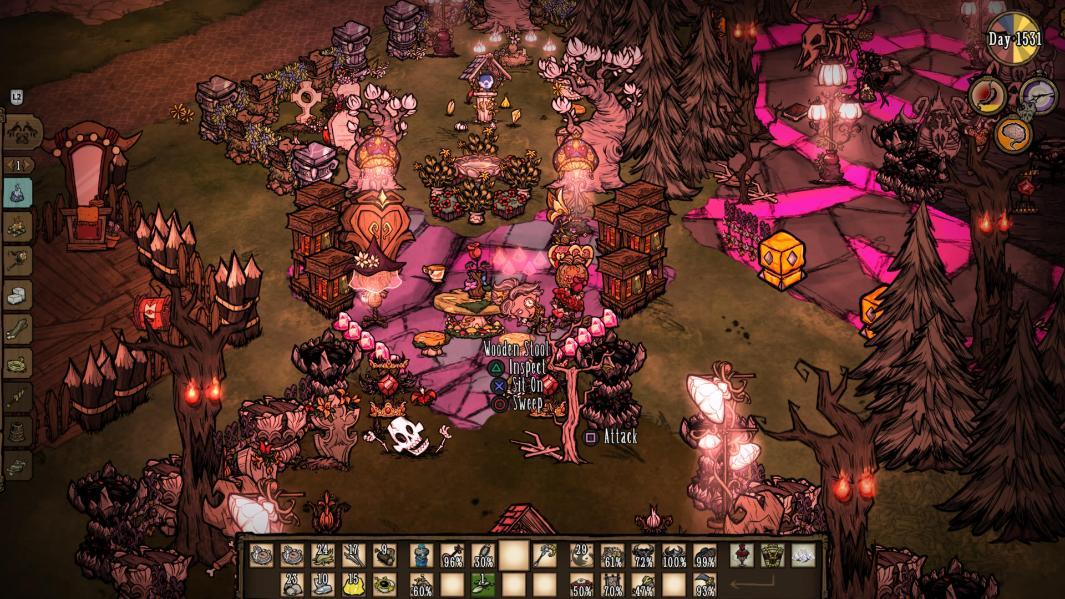This screenshot has width=1065, height=599.
Task: Choose the white equipped head item slot
Action: 802,555
